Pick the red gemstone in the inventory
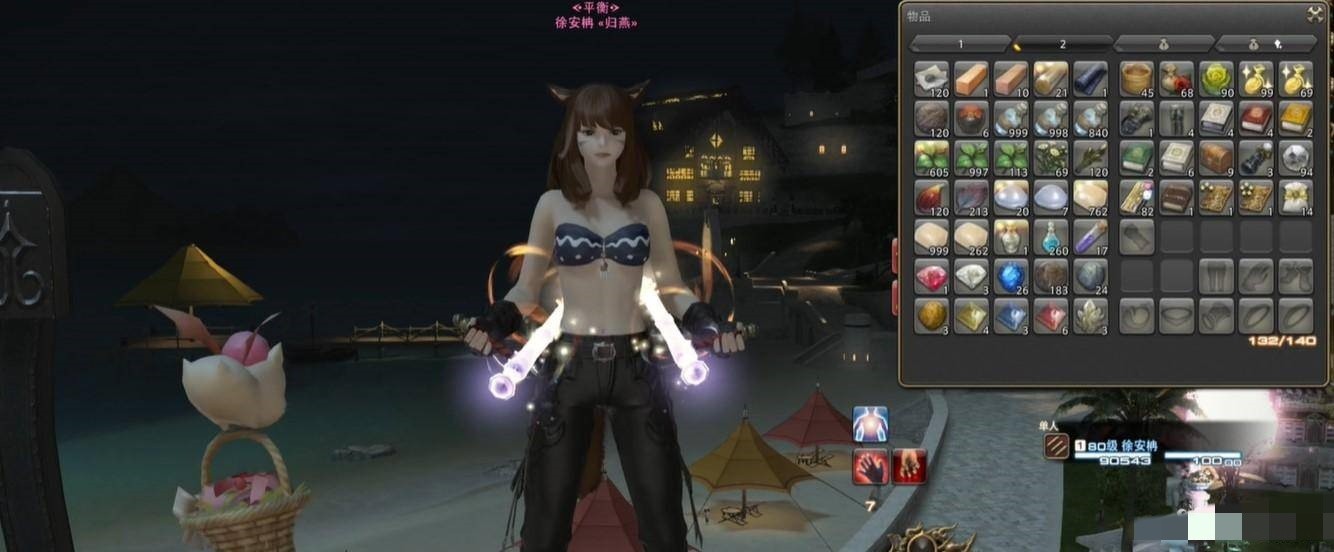 932,277
